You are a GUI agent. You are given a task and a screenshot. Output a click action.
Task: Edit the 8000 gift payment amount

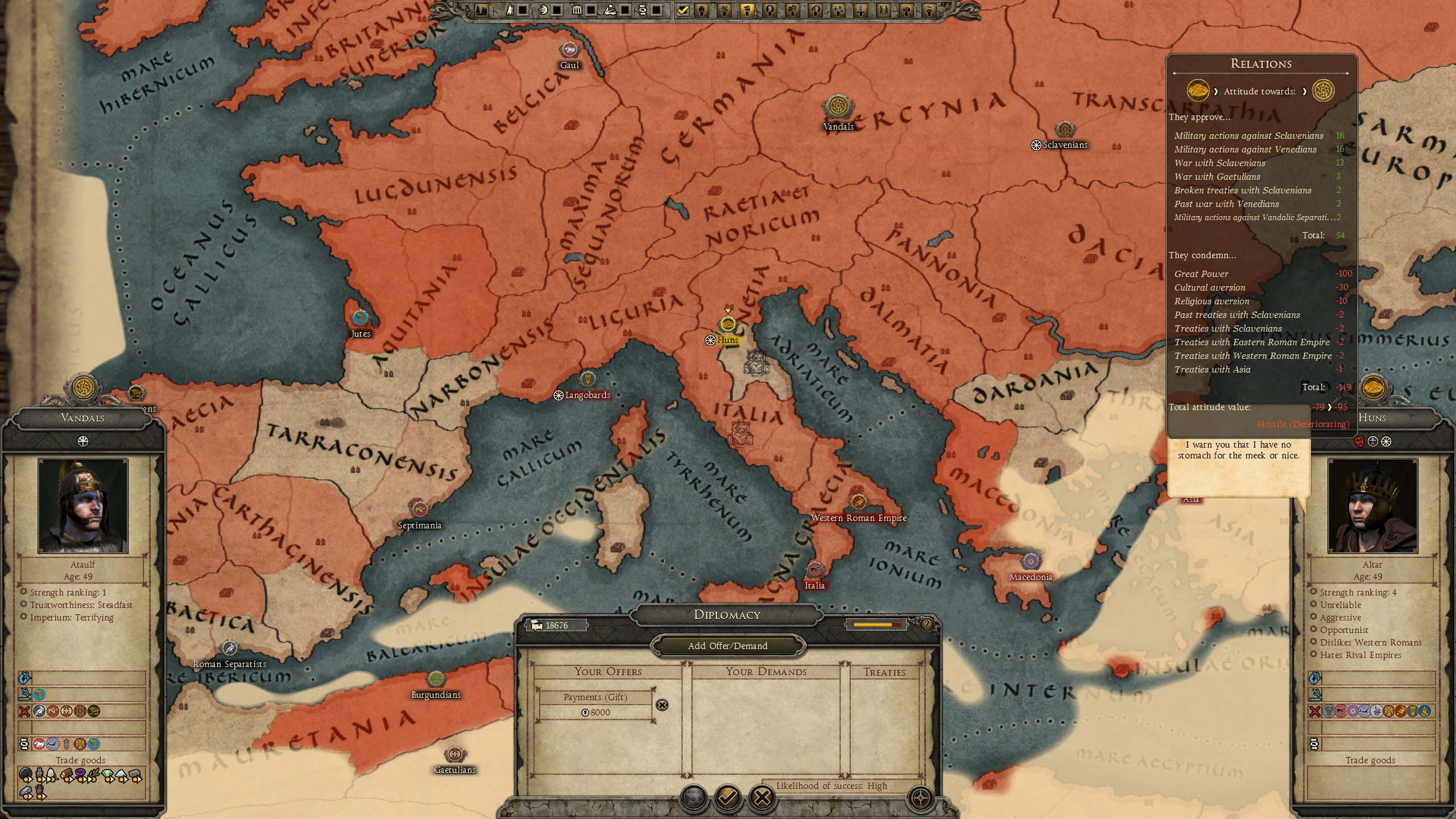[596, 713]
